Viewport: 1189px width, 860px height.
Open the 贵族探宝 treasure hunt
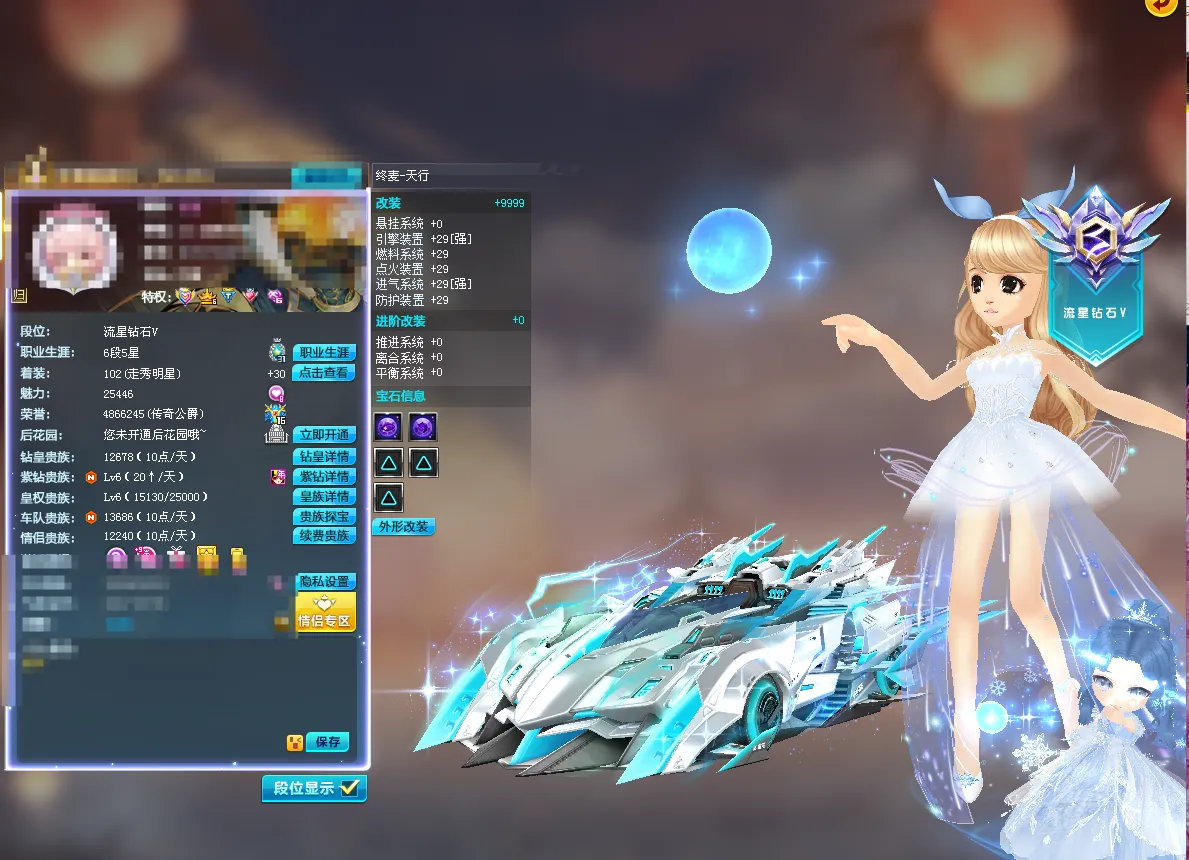point(325,516)
